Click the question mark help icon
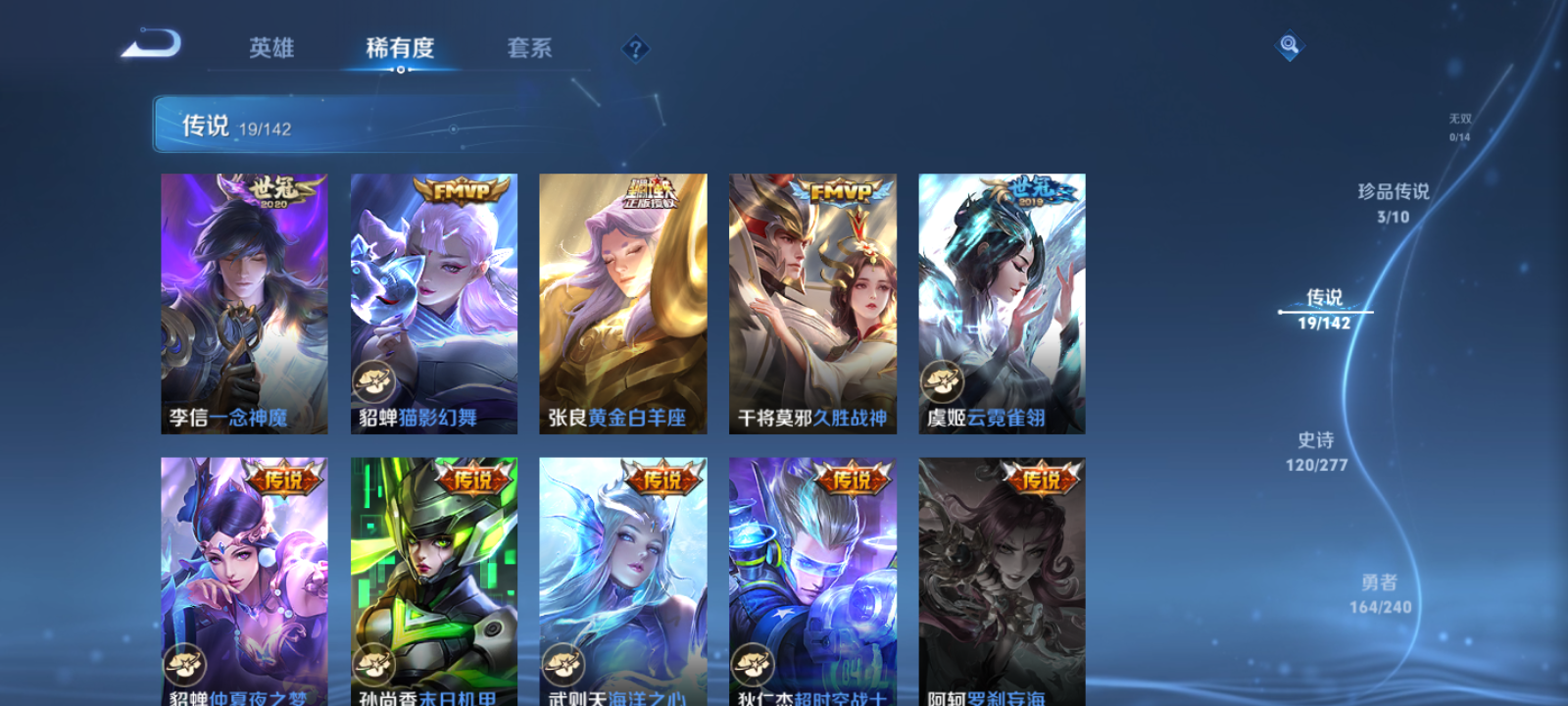 (x=635, y=47)
